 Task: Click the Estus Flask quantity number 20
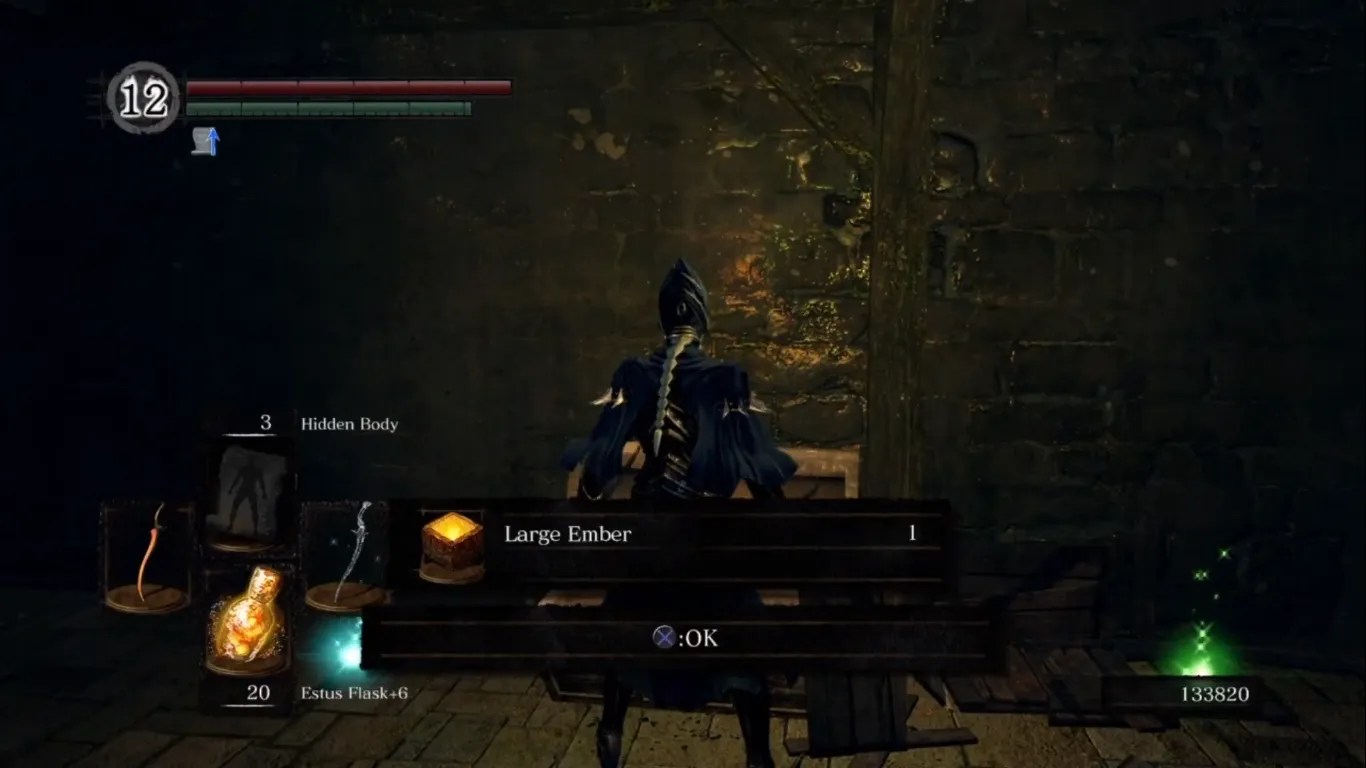(257, 690)
